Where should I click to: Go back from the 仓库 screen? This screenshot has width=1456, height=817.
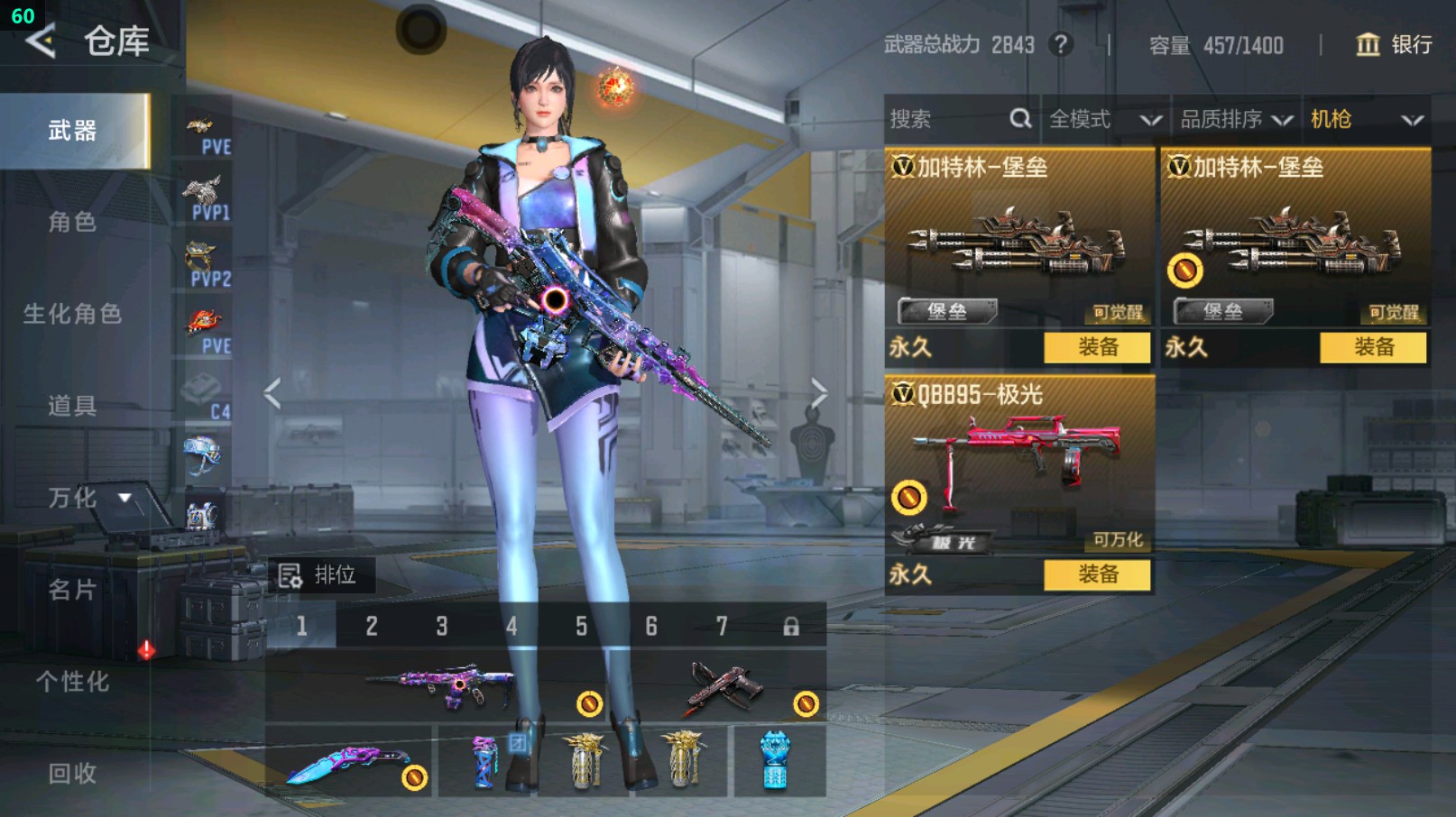coord(41,41)
